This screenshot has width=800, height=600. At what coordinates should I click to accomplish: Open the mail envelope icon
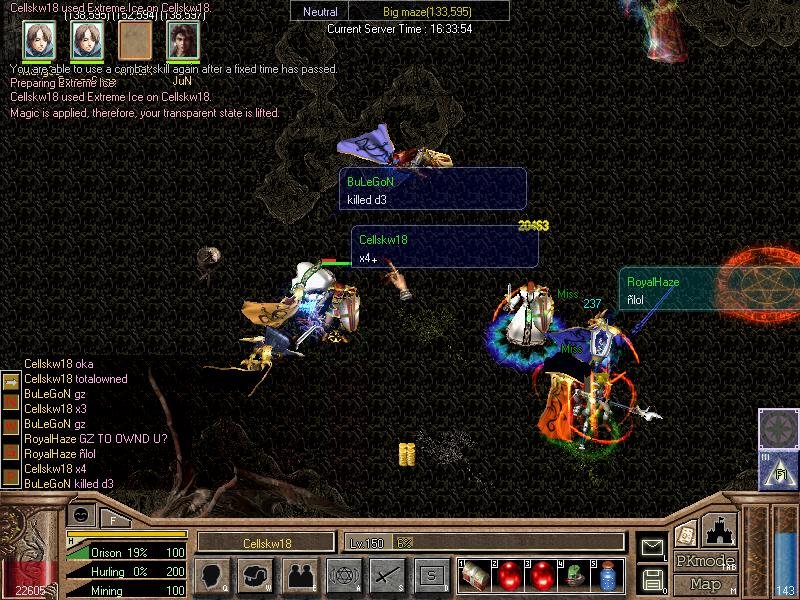click(652, 546)
